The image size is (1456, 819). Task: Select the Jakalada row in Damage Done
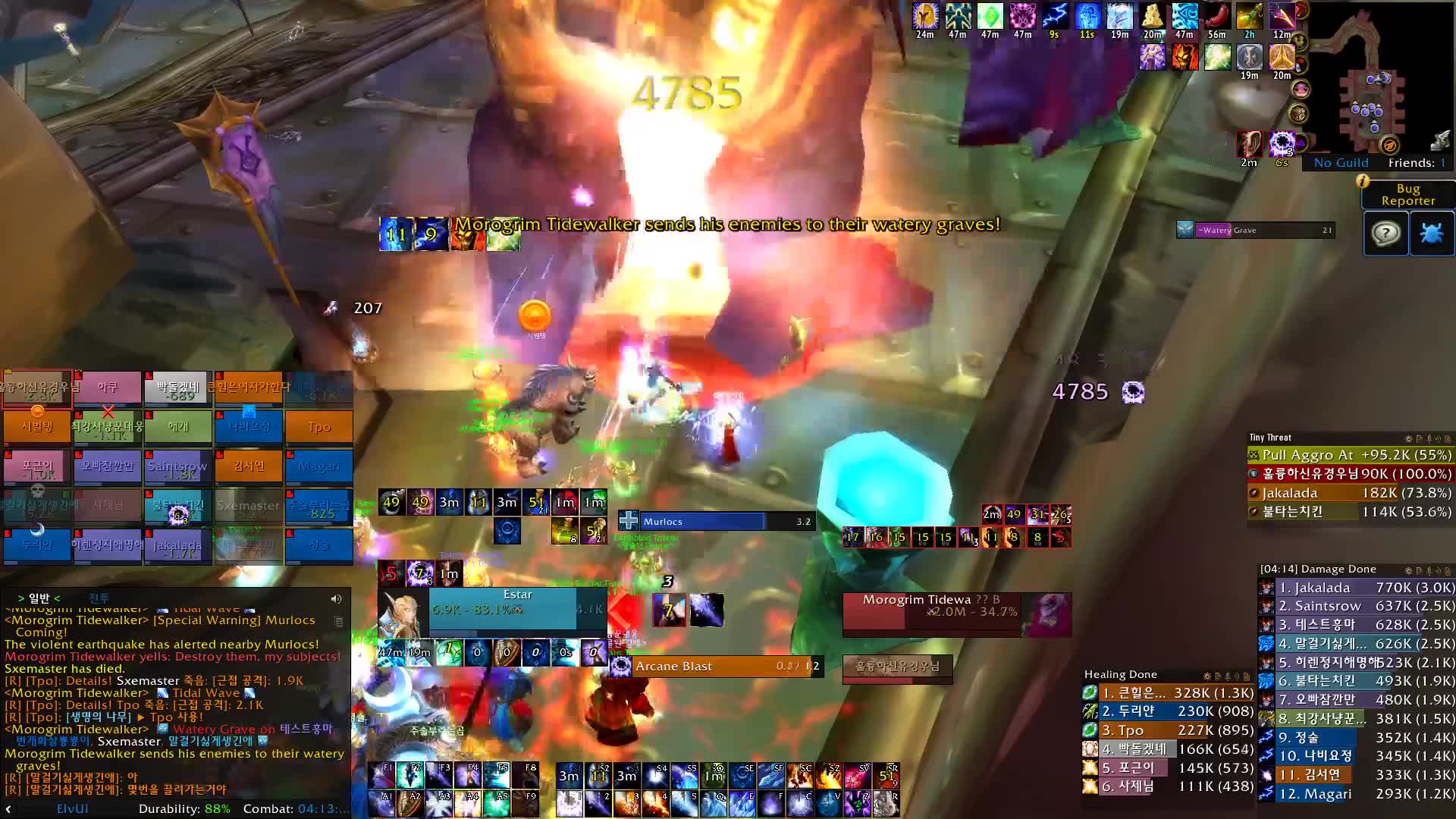click(x=1357, y=587)
